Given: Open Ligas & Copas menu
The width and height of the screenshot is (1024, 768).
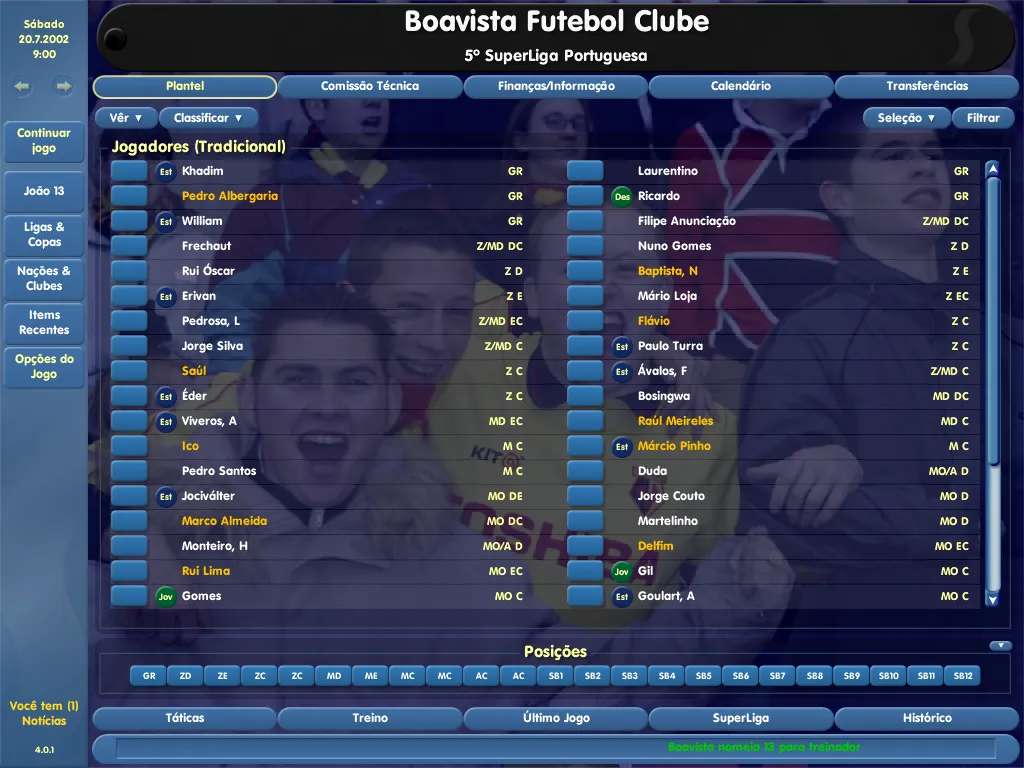Looking at the screenshot, I should pos(44,234).
